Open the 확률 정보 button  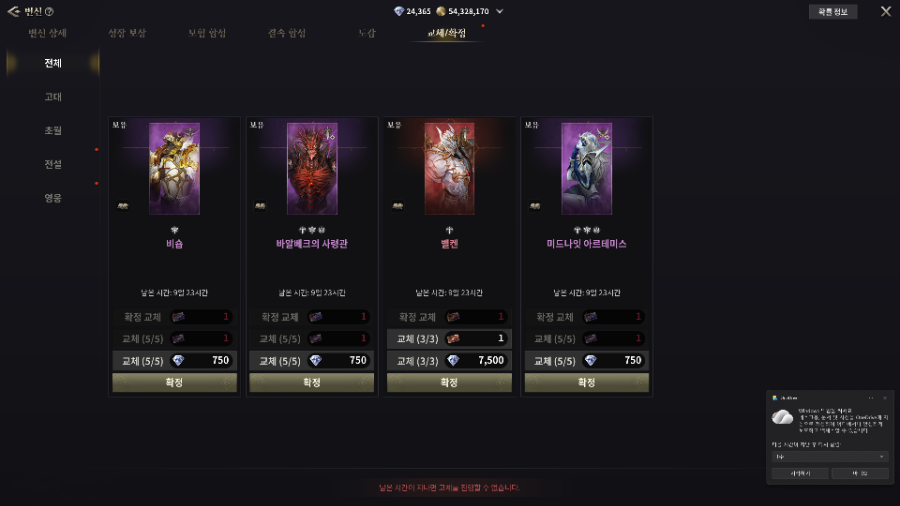832,12
